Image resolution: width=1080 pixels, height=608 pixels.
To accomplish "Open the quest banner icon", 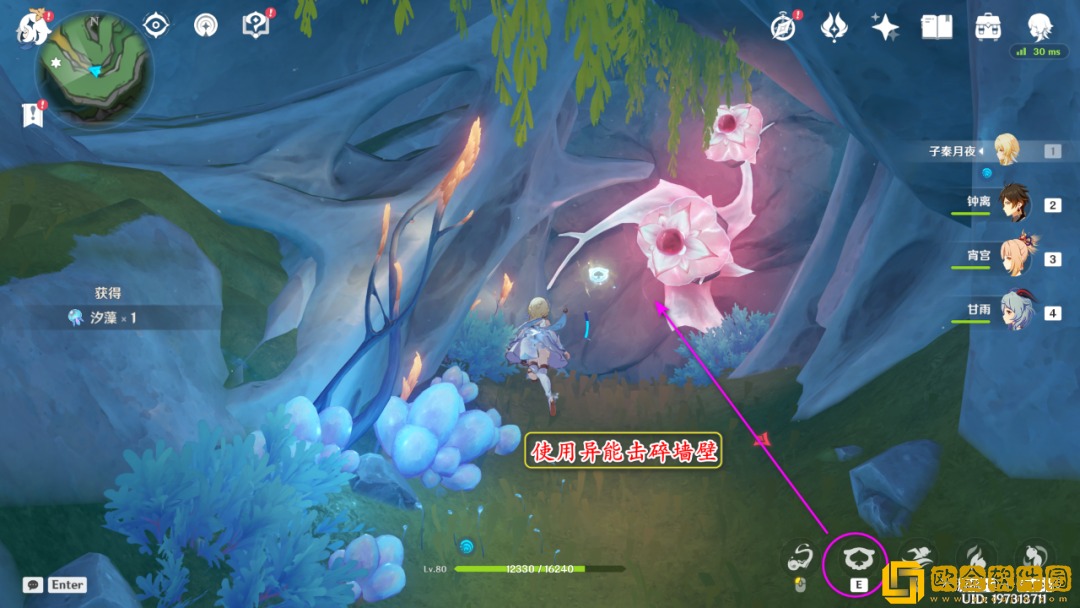I will pyautogui.click(x=33, y=115).
